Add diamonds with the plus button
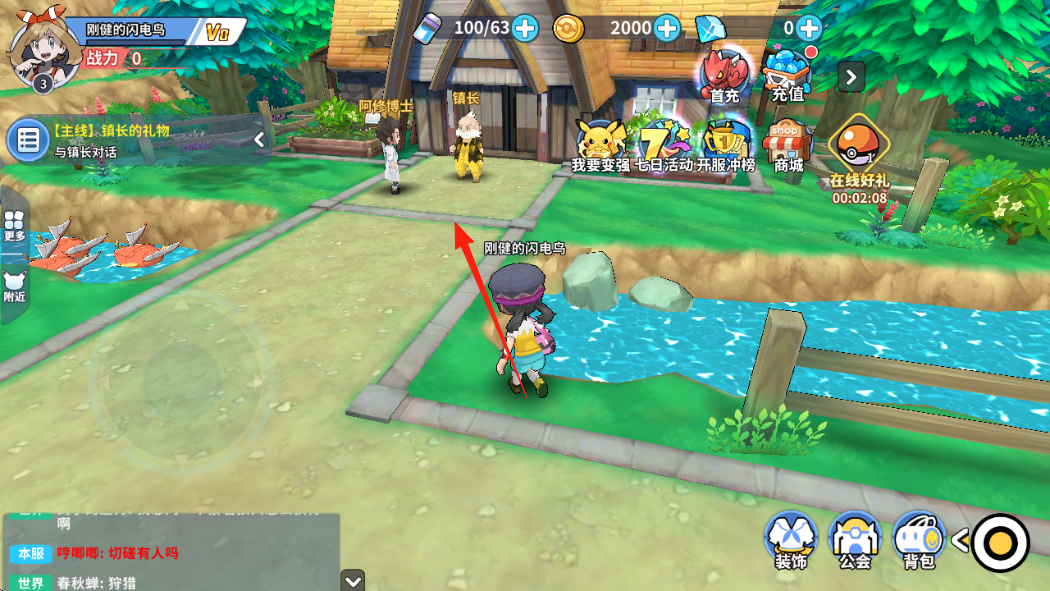Screen dimensions: 1050x591 pyautogui.click(x=809, y=28)
